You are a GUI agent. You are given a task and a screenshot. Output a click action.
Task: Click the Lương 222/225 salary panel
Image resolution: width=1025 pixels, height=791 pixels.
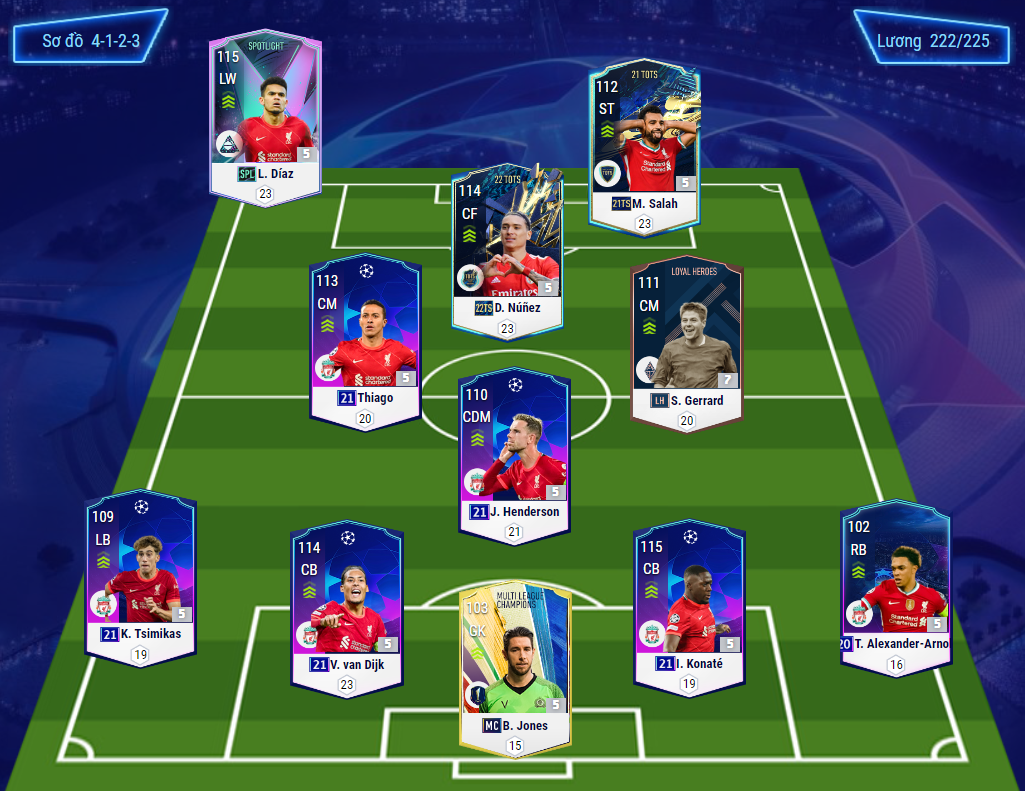click(933, 41)
